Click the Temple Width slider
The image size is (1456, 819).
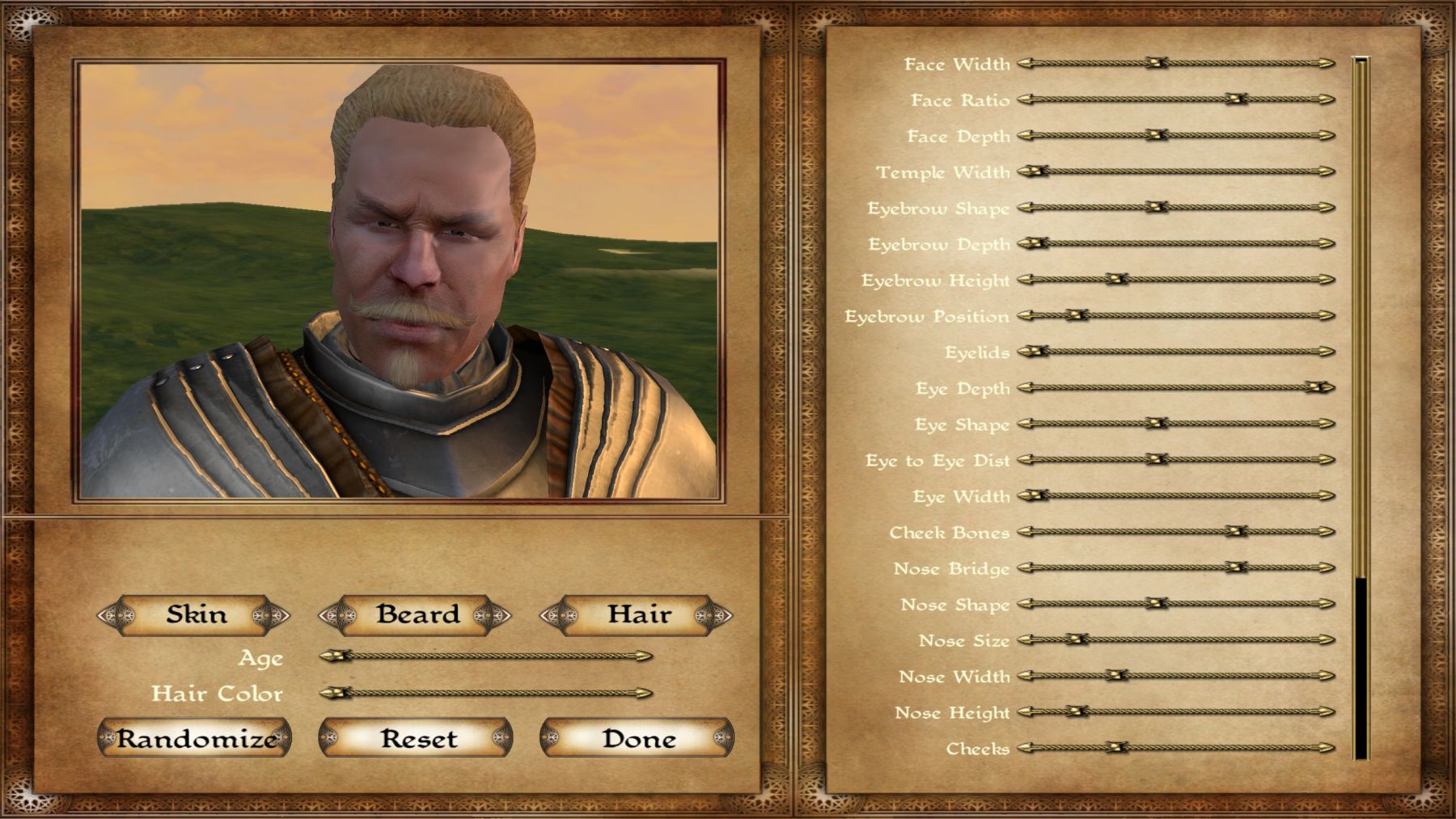click(1175, 171)
